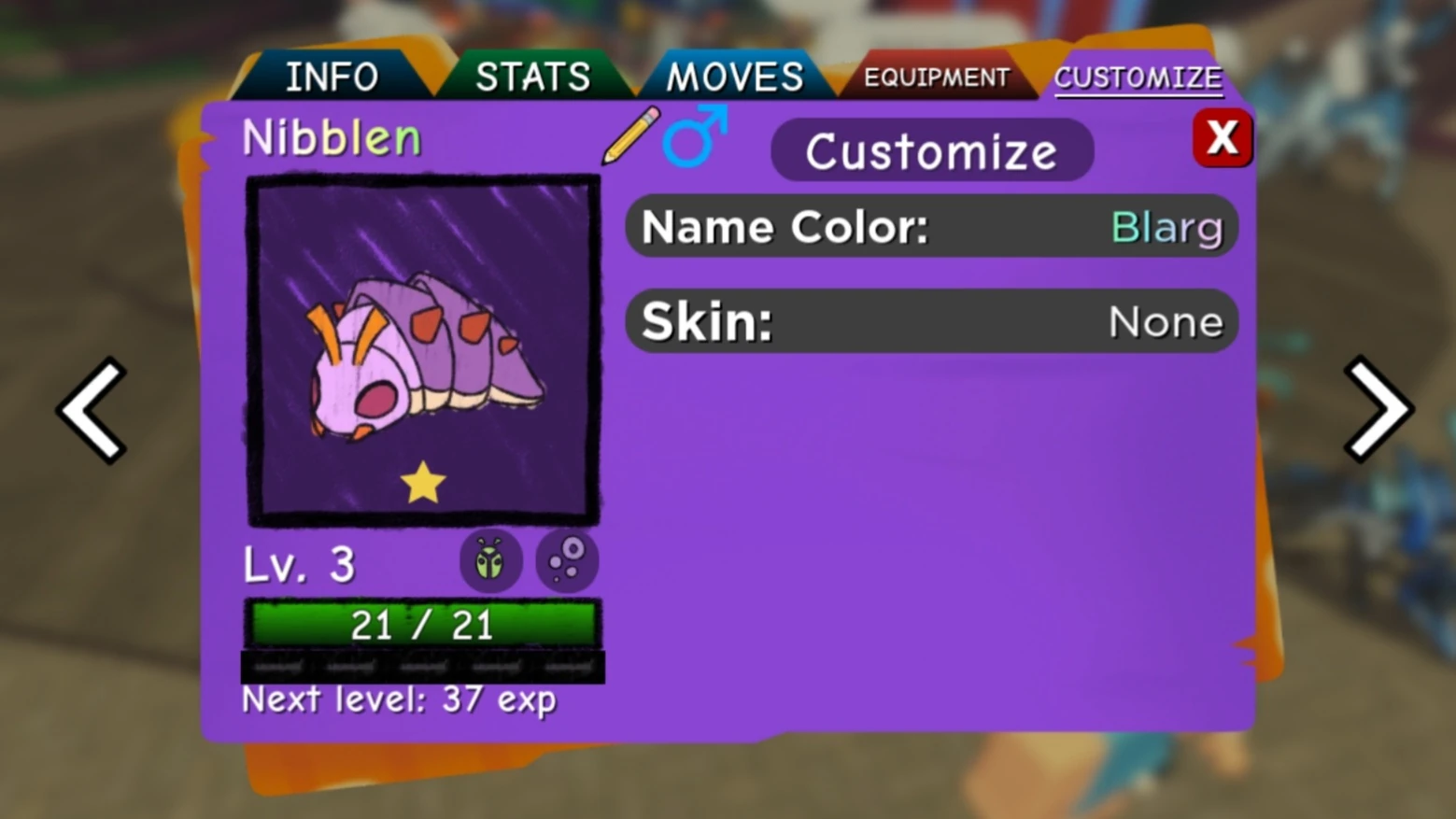Open the Skin selector showing None
This screenshot has height=819, width=1456.
pyautogui.click(x=931, y=321)
